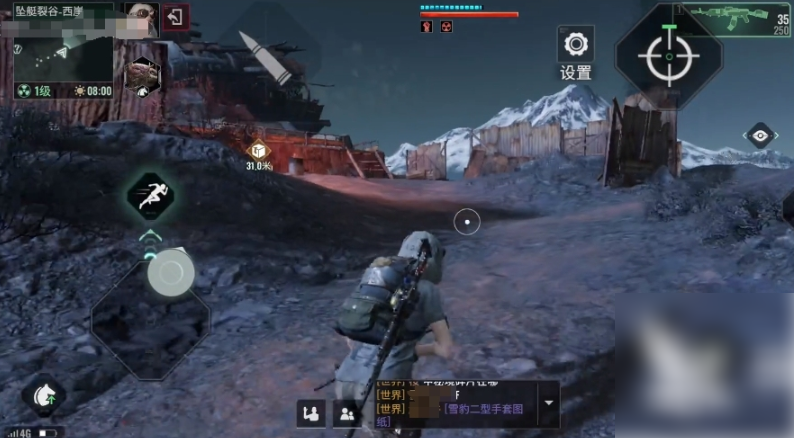
Task: Expand the world chat dropdown arrow
Action: pos(547,404)
